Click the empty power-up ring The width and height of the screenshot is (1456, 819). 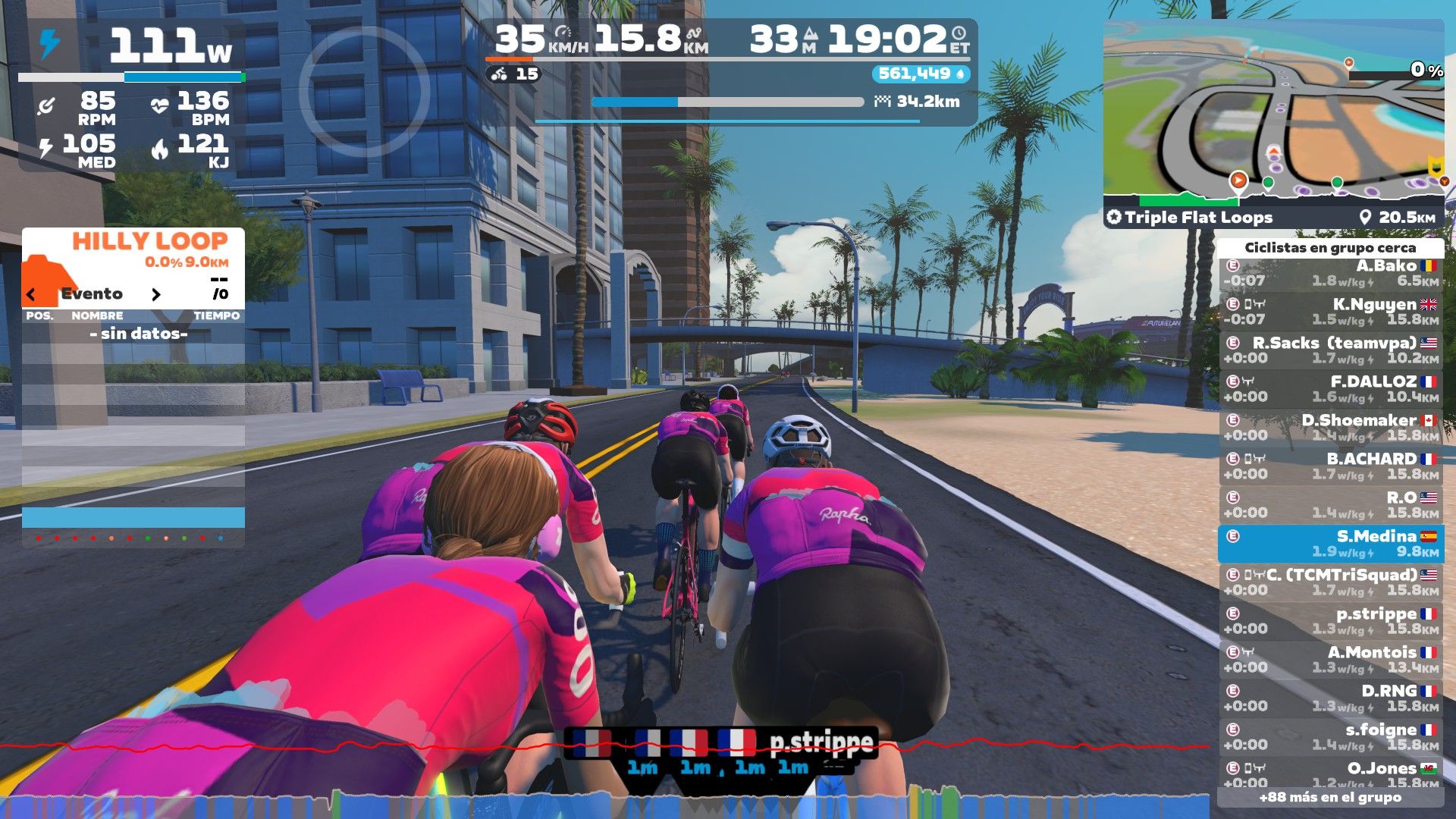pos(364,91)
